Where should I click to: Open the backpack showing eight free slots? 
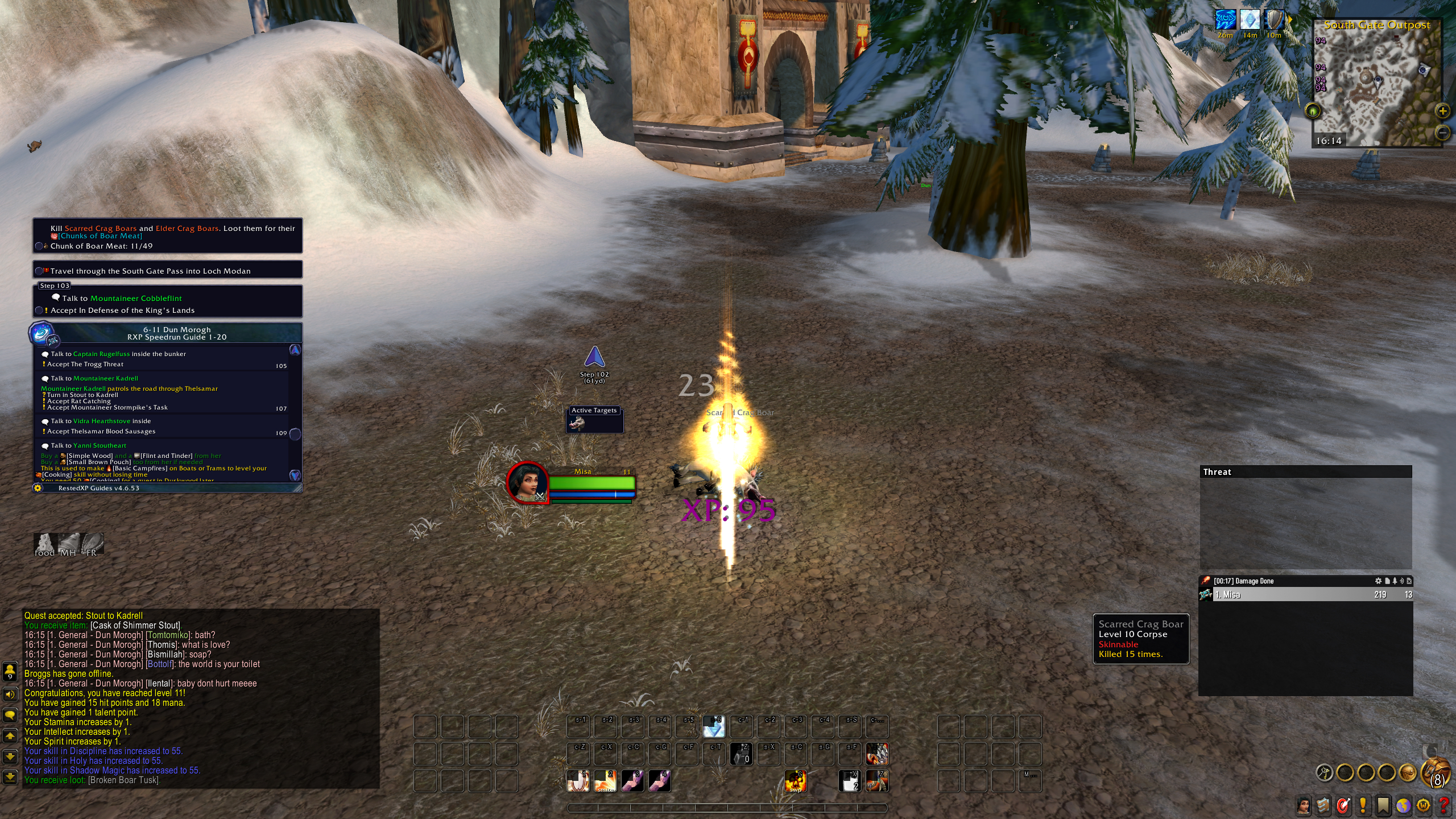click(1437, 772)
